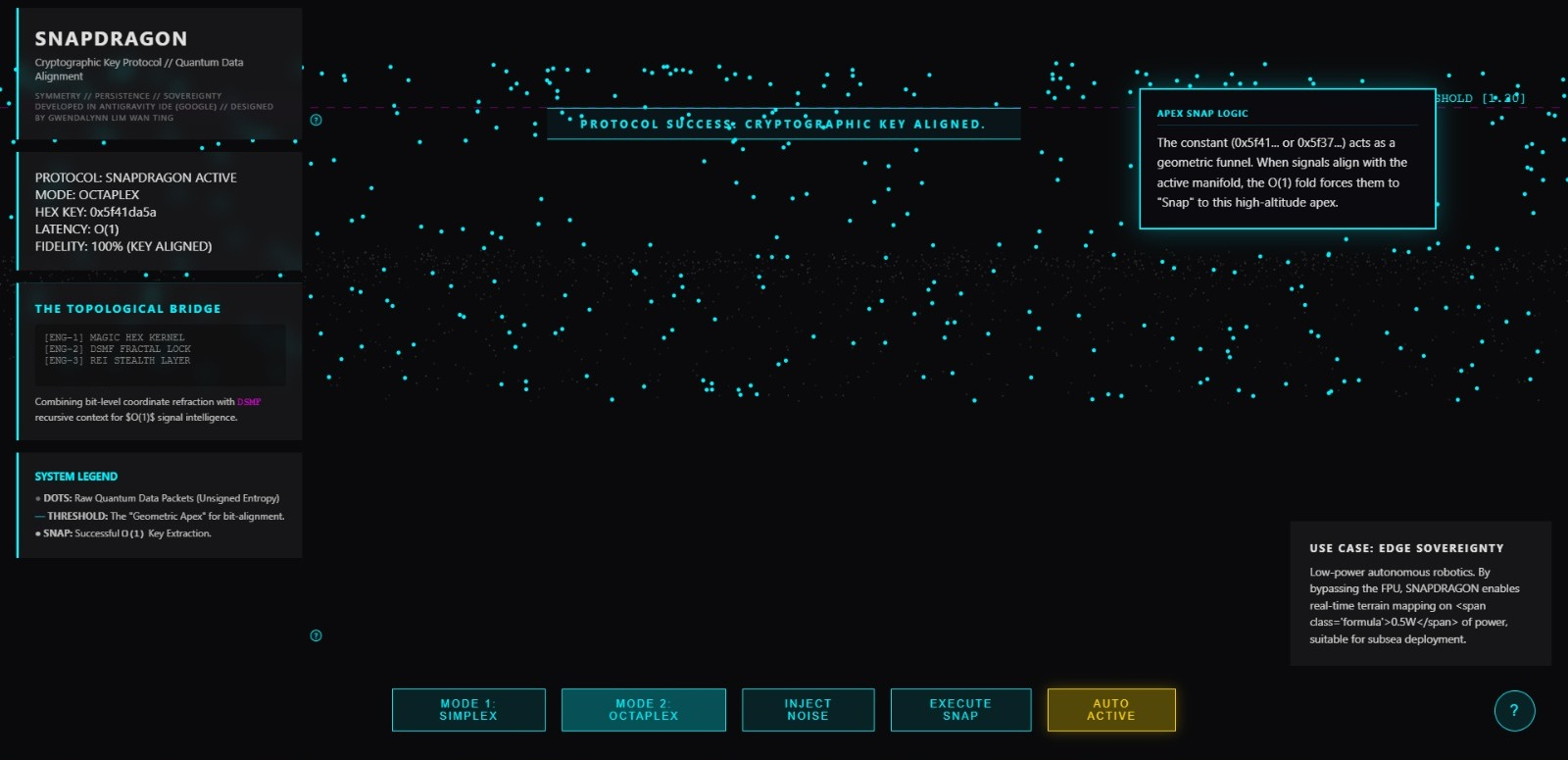
Task: Click the SNAPDRAGON title header
Action: coord(110,39)
